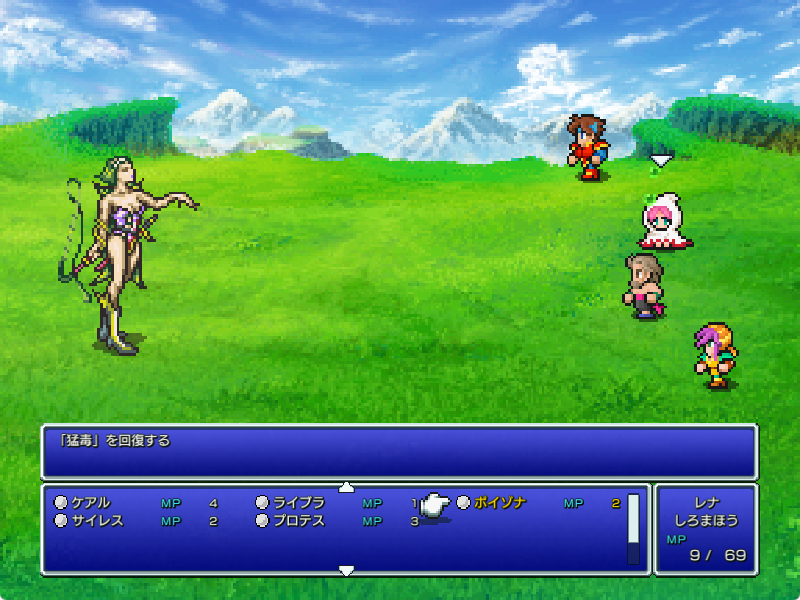Select the ケアル spell

click(90, 503)
